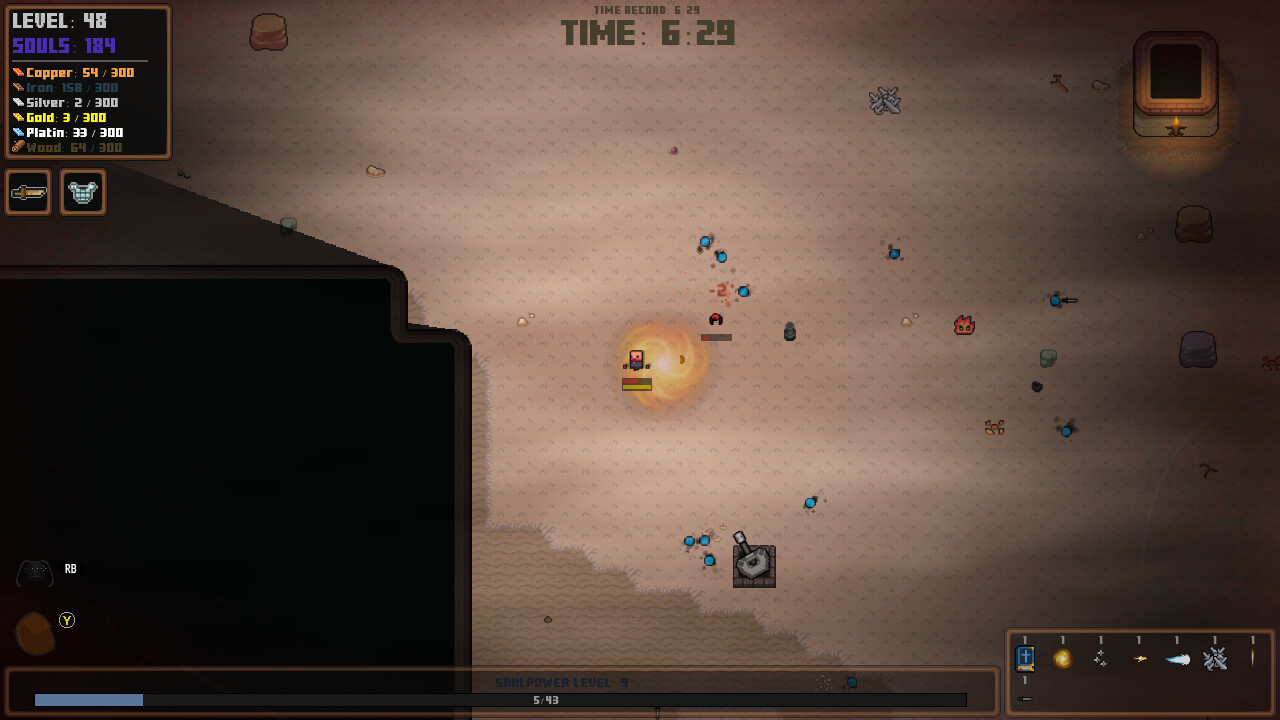
Task: Open the chest armor equipment slot
Action: 83,192
